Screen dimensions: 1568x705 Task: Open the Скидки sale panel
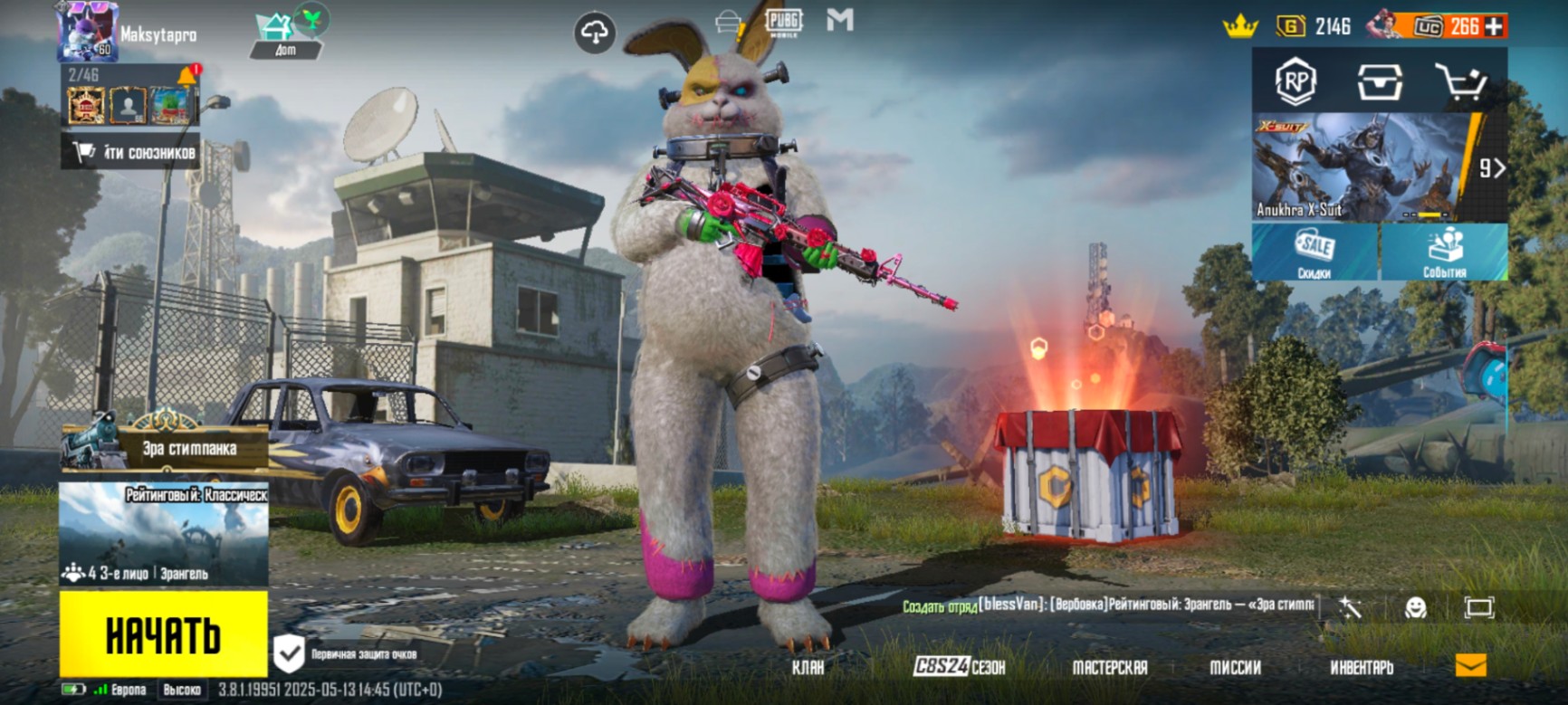1315,252
